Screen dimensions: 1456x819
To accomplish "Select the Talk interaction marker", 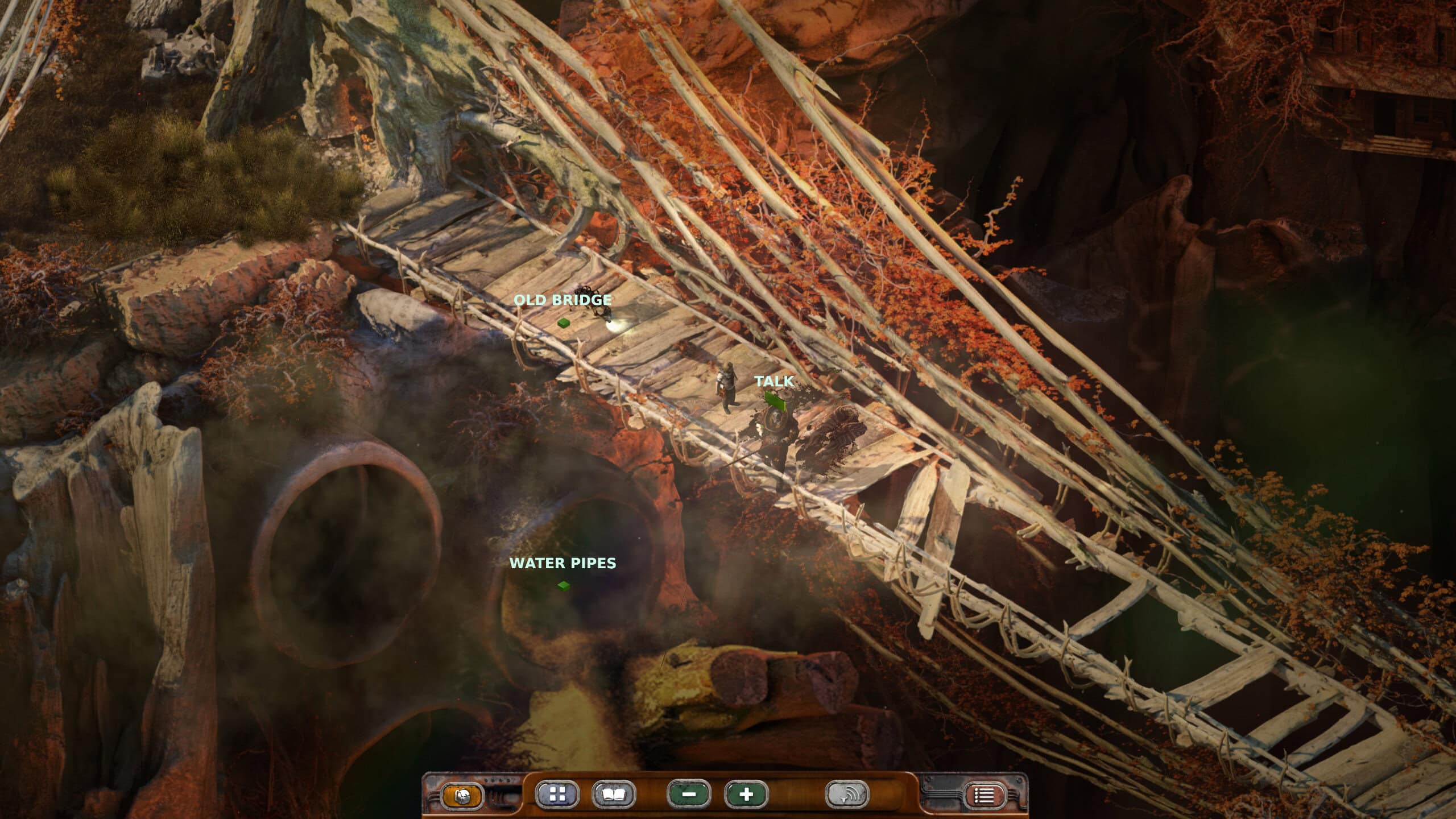I will tap(775, 400).
